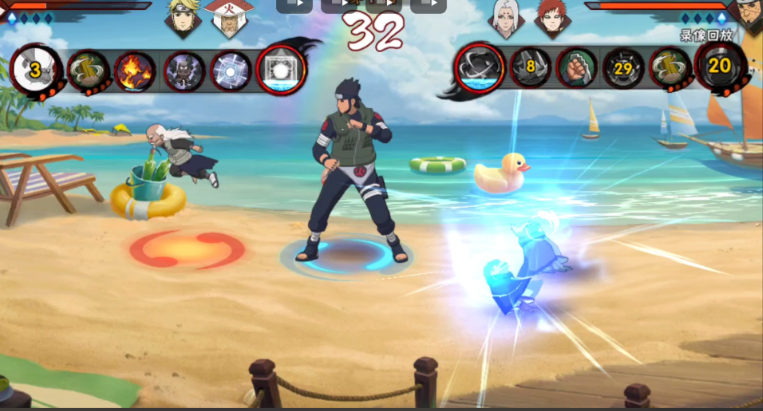
Task: Activate the wind swirl skill with red ring
Action: coord(479,68)
